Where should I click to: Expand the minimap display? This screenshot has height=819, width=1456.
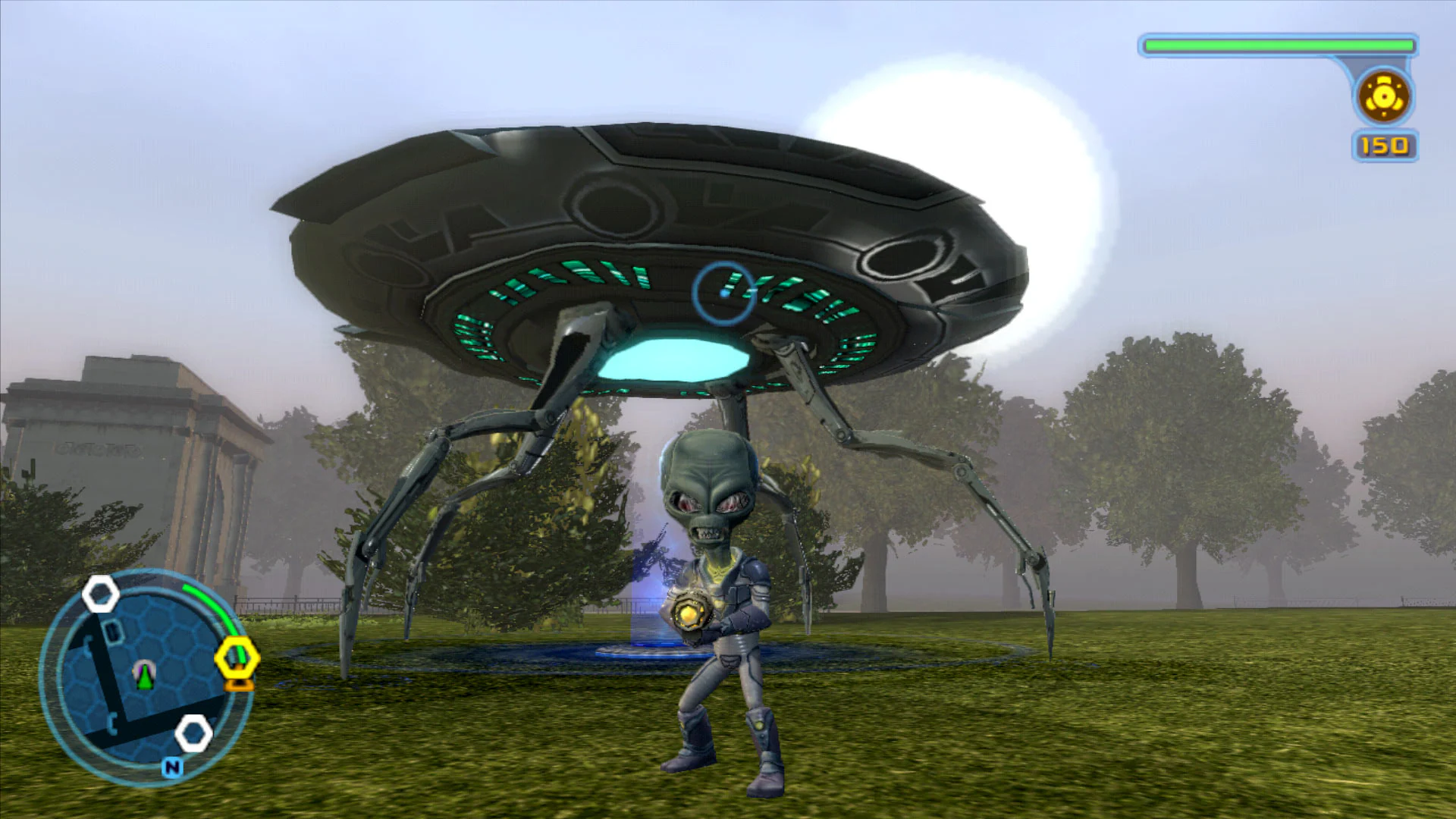[x=144, y=675]
